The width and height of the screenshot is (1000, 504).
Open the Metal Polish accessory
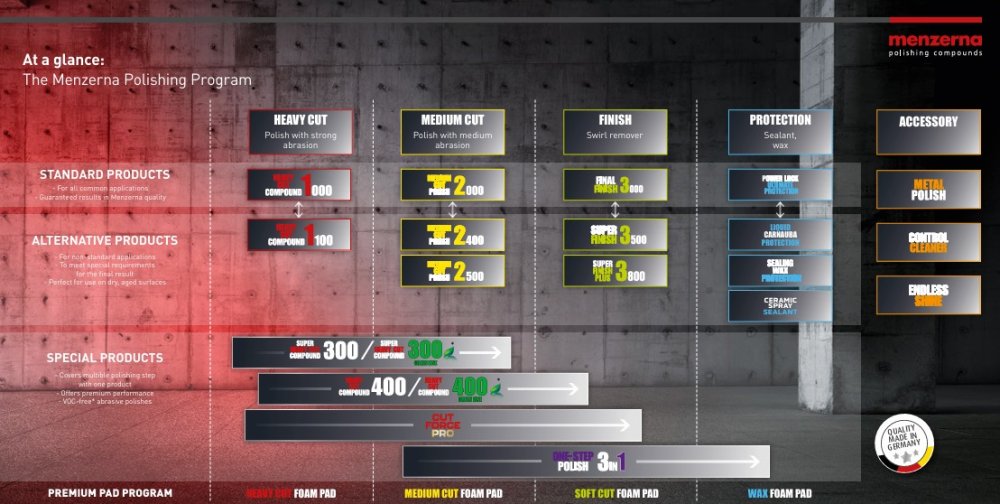pyautogui.click(x=927, y=189)
